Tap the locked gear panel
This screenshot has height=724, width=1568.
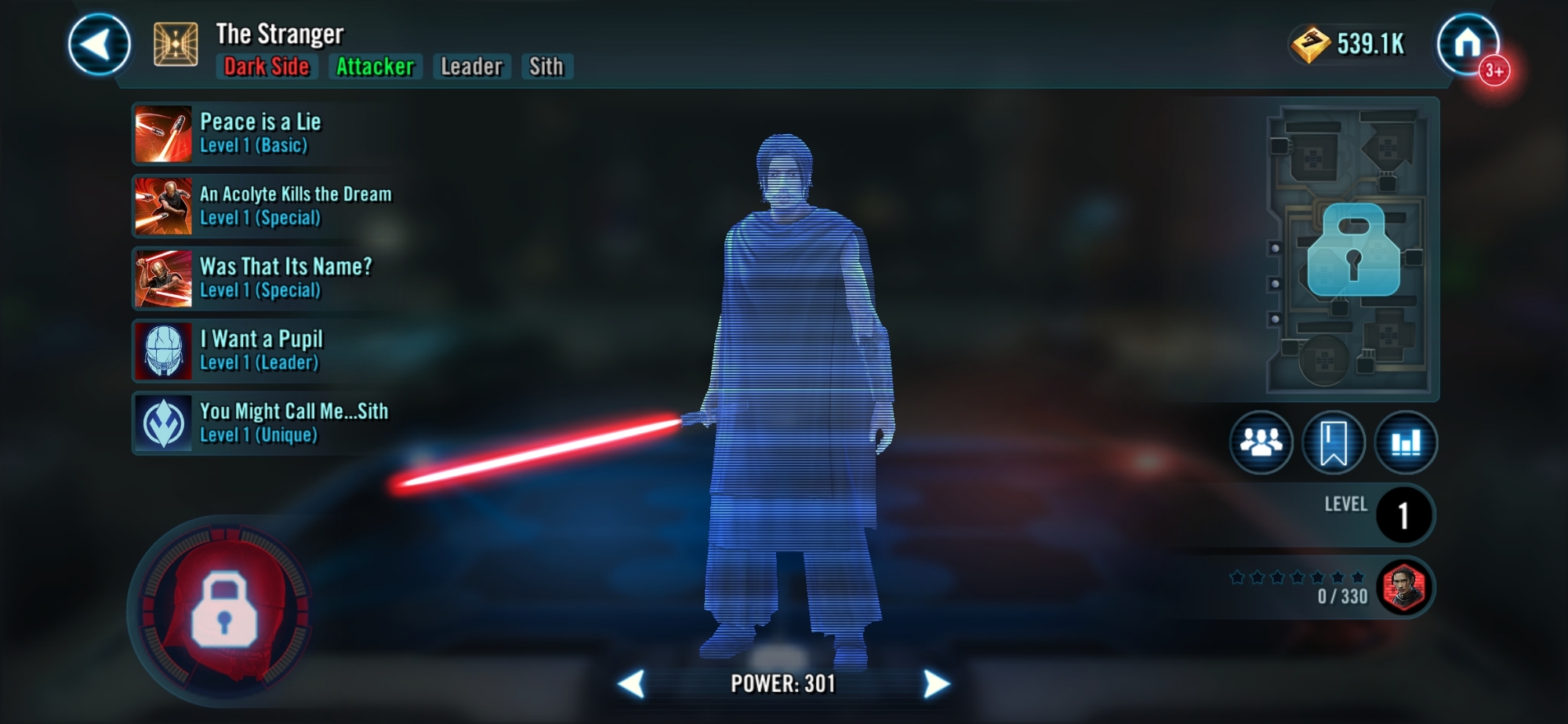pyautogui.click(x=1352, y=249)
